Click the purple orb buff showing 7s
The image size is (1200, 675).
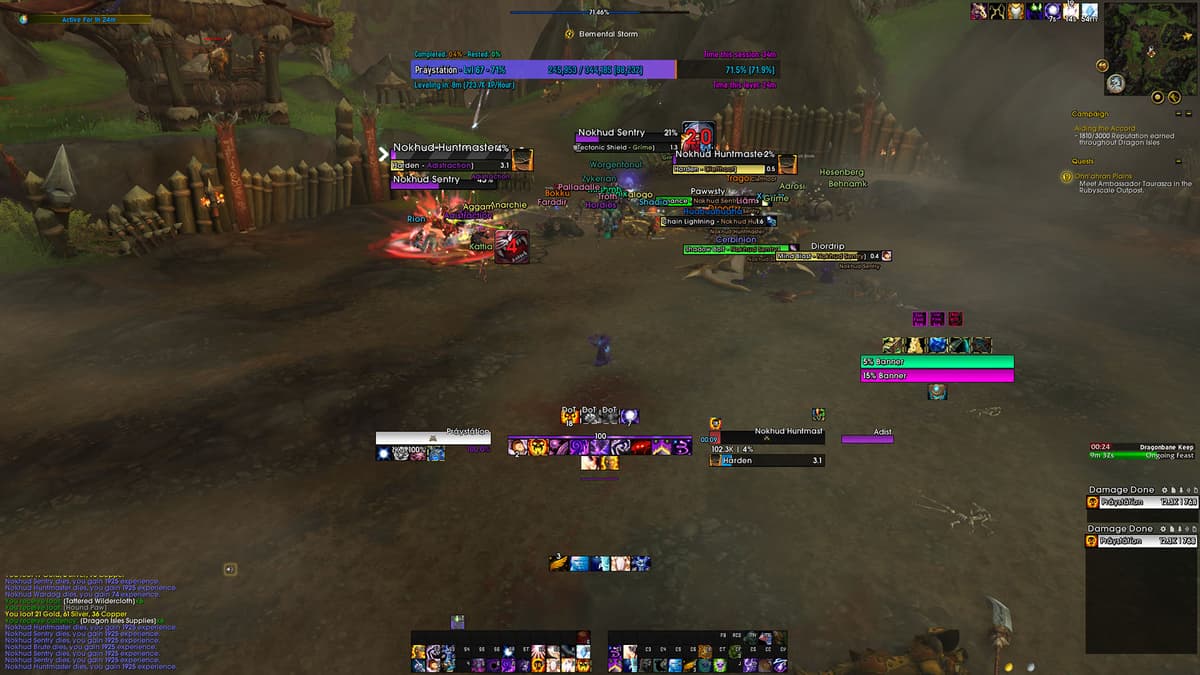click(1053, 11)
